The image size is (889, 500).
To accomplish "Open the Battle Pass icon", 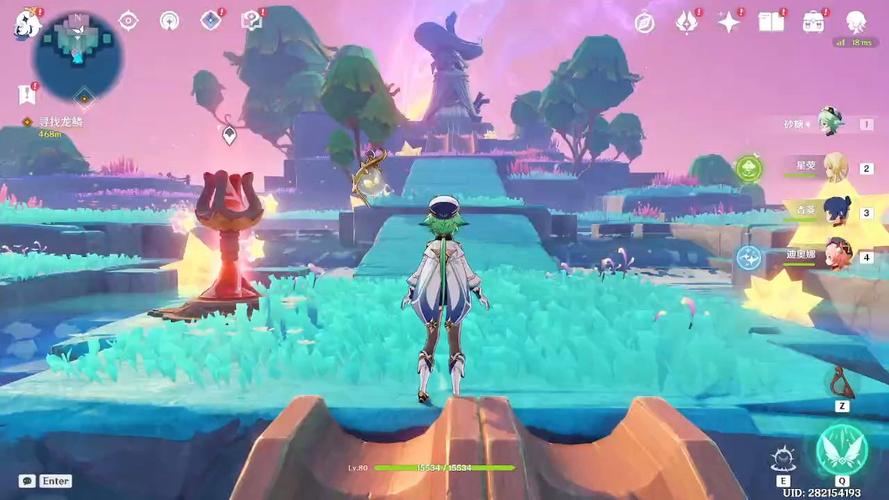I will 686,22.
